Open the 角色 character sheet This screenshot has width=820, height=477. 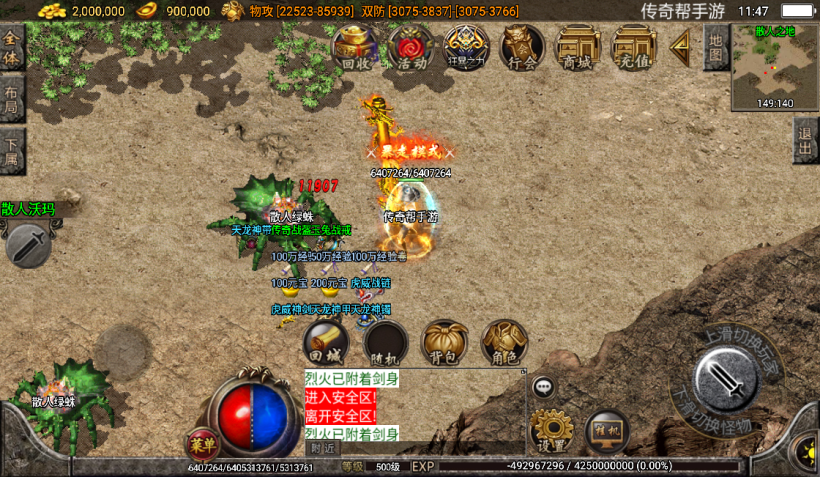click(x=504, y=342)
